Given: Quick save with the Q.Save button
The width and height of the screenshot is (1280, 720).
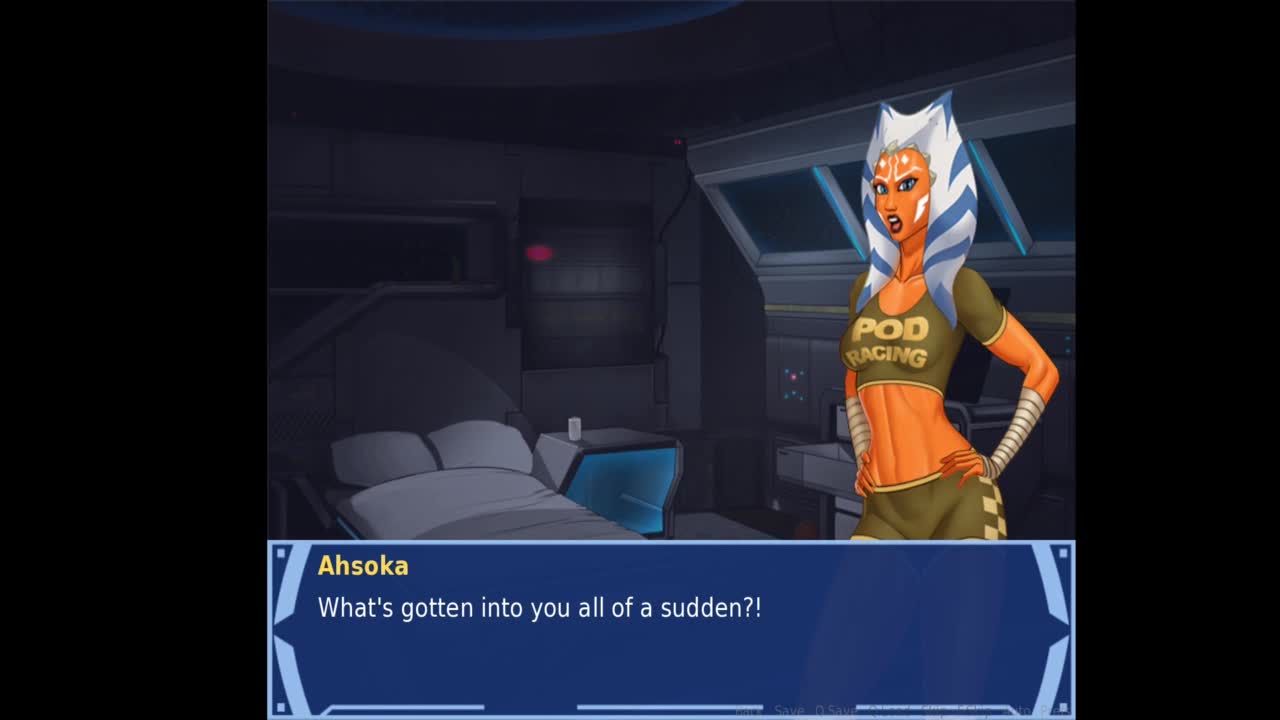Looking at the screenshot, I should click(835, 711).
